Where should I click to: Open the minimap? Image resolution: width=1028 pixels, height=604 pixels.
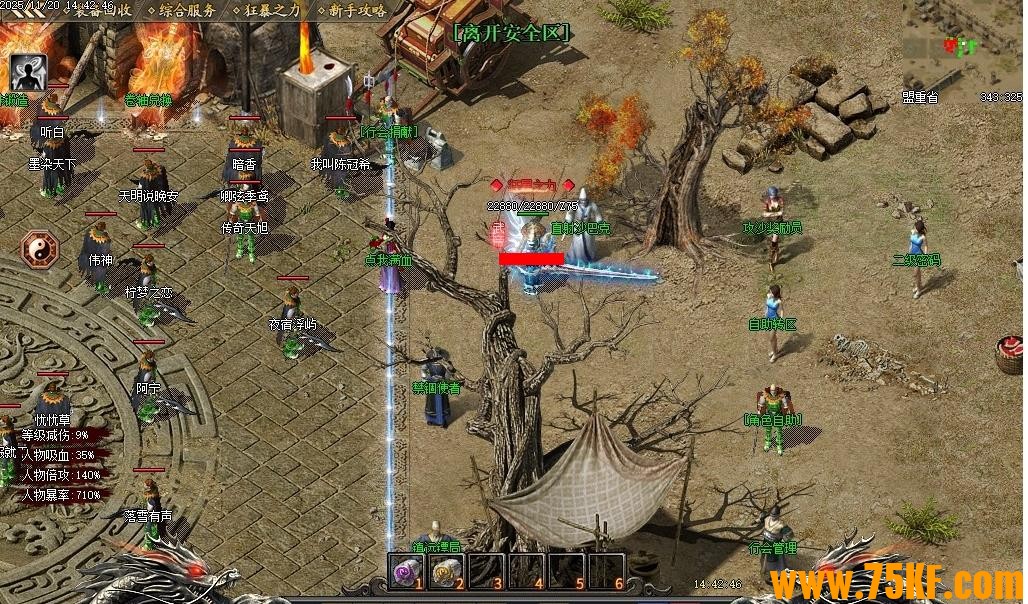click(962, 47)
